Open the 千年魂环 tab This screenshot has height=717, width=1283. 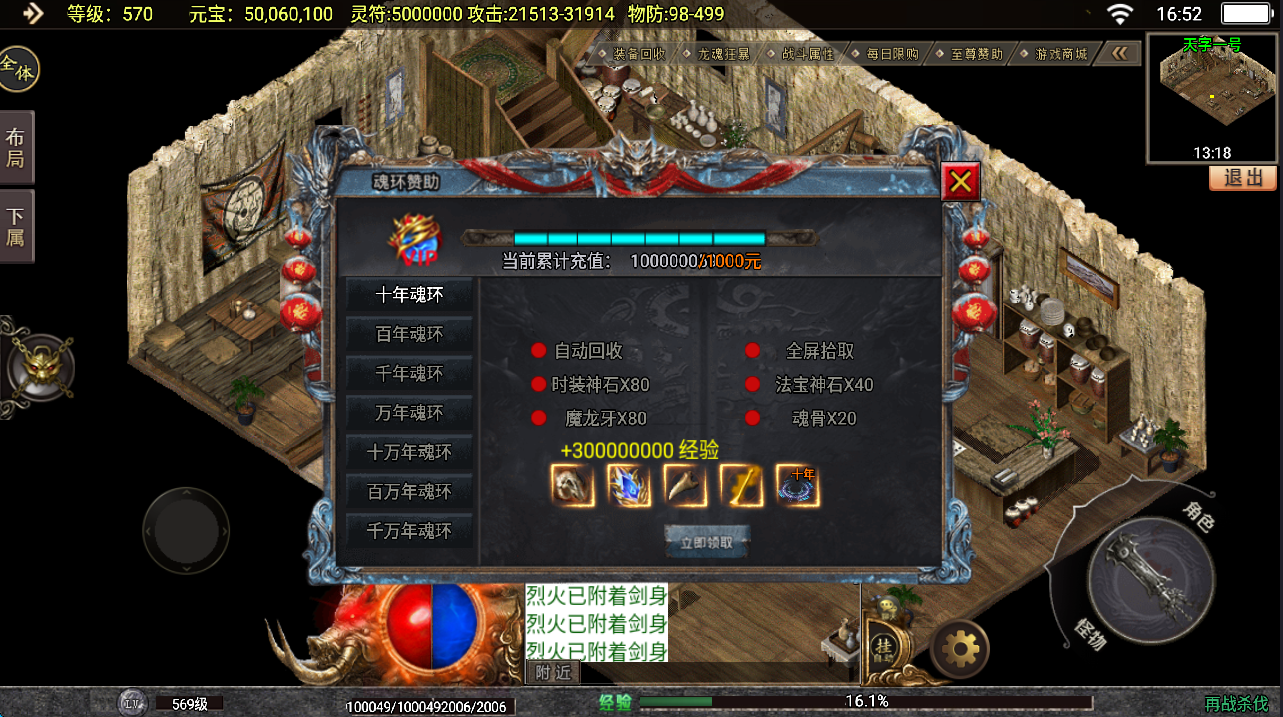pos(409,374)
